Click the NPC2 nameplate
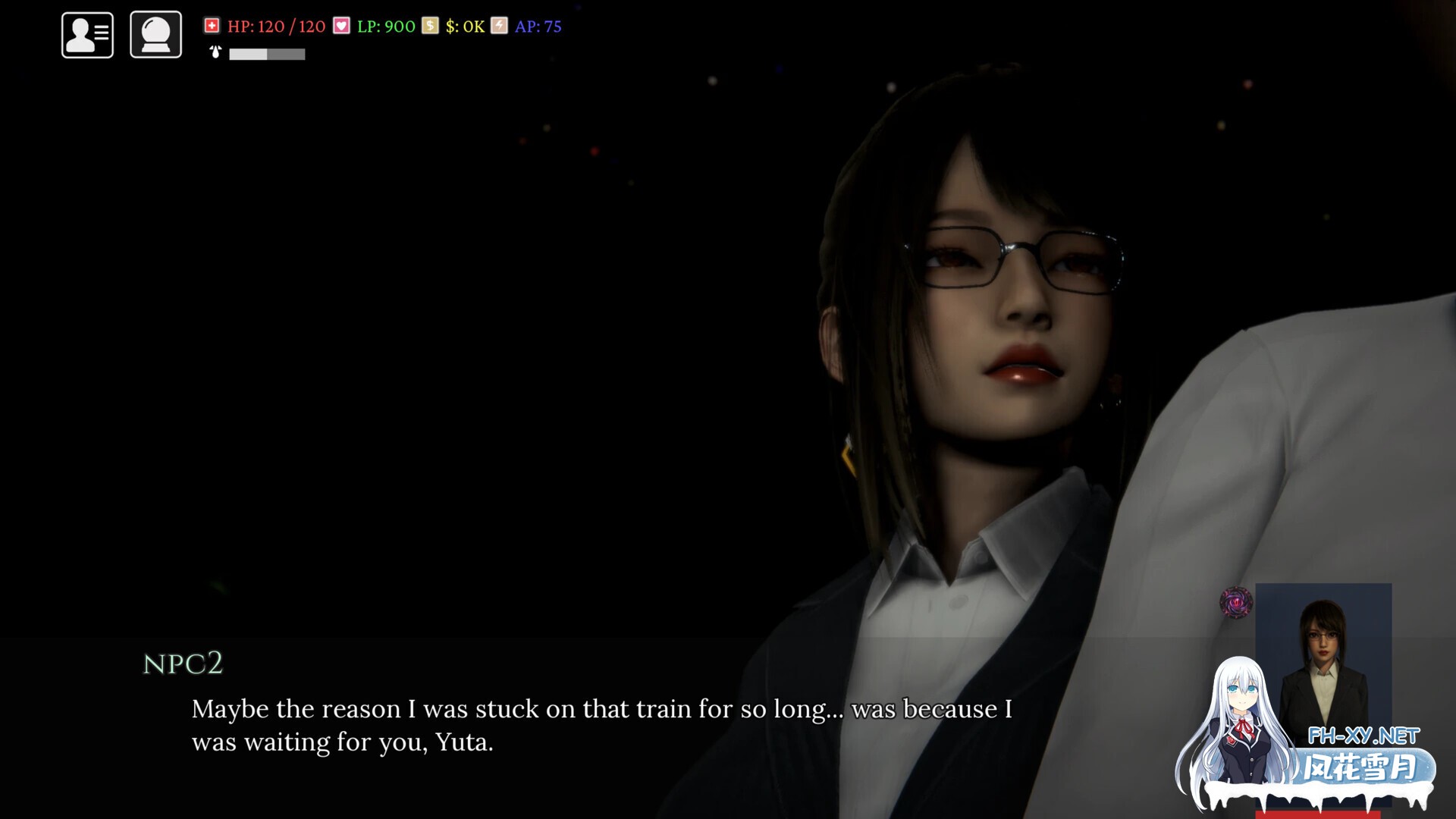 pos(182,664)
